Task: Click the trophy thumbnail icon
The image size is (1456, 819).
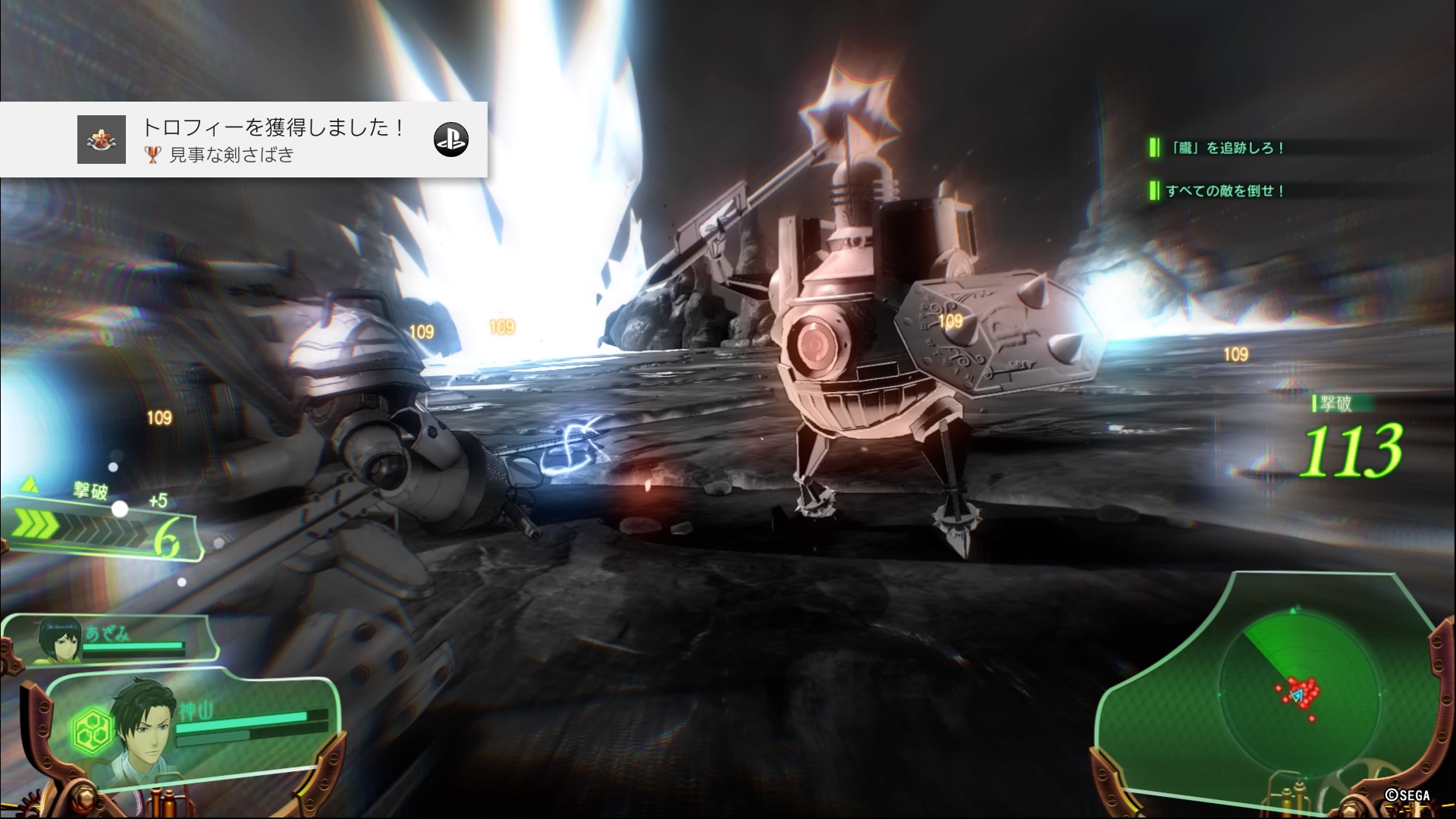Action: pos(102,140)
